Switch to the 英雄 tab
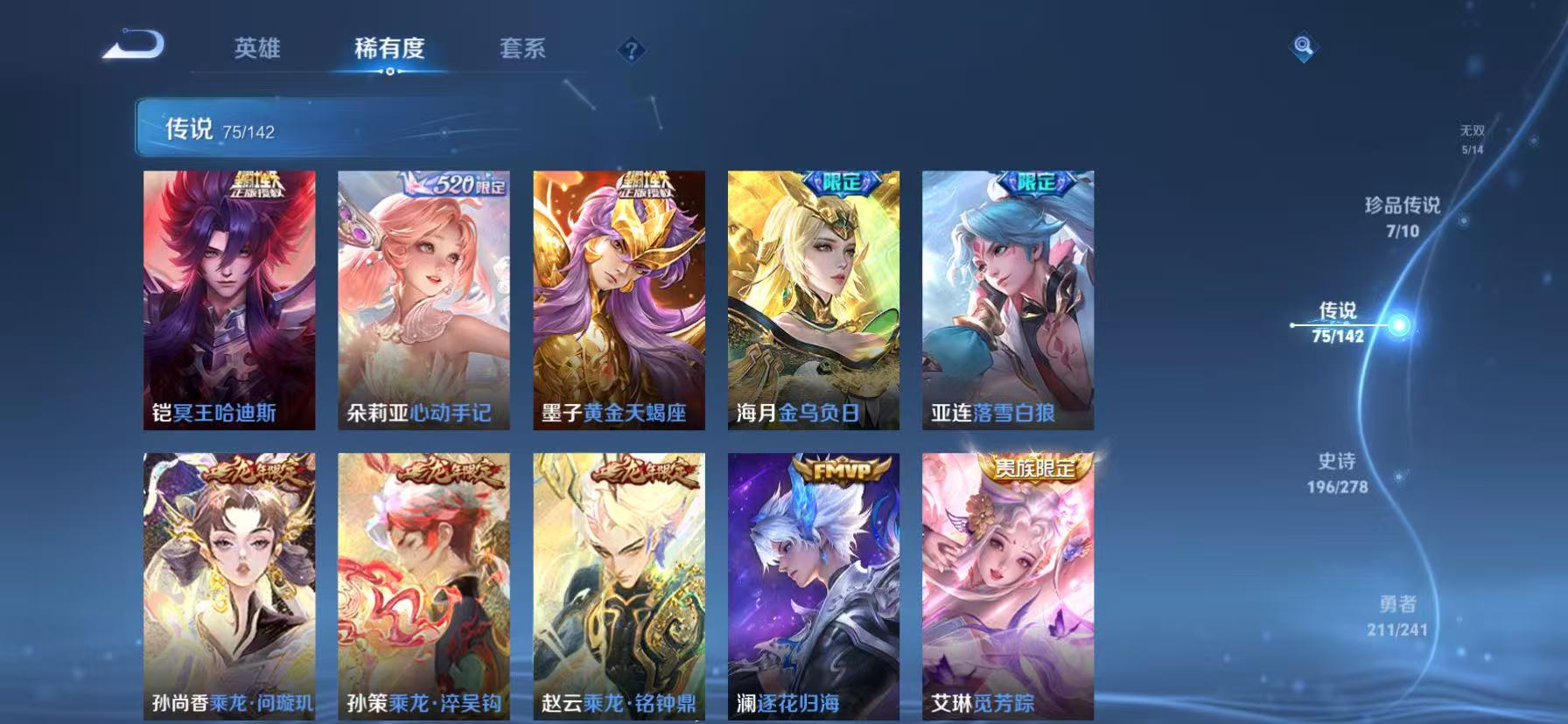The width and height of the screenshot is (1568, 724). click(x=255, y=50)
